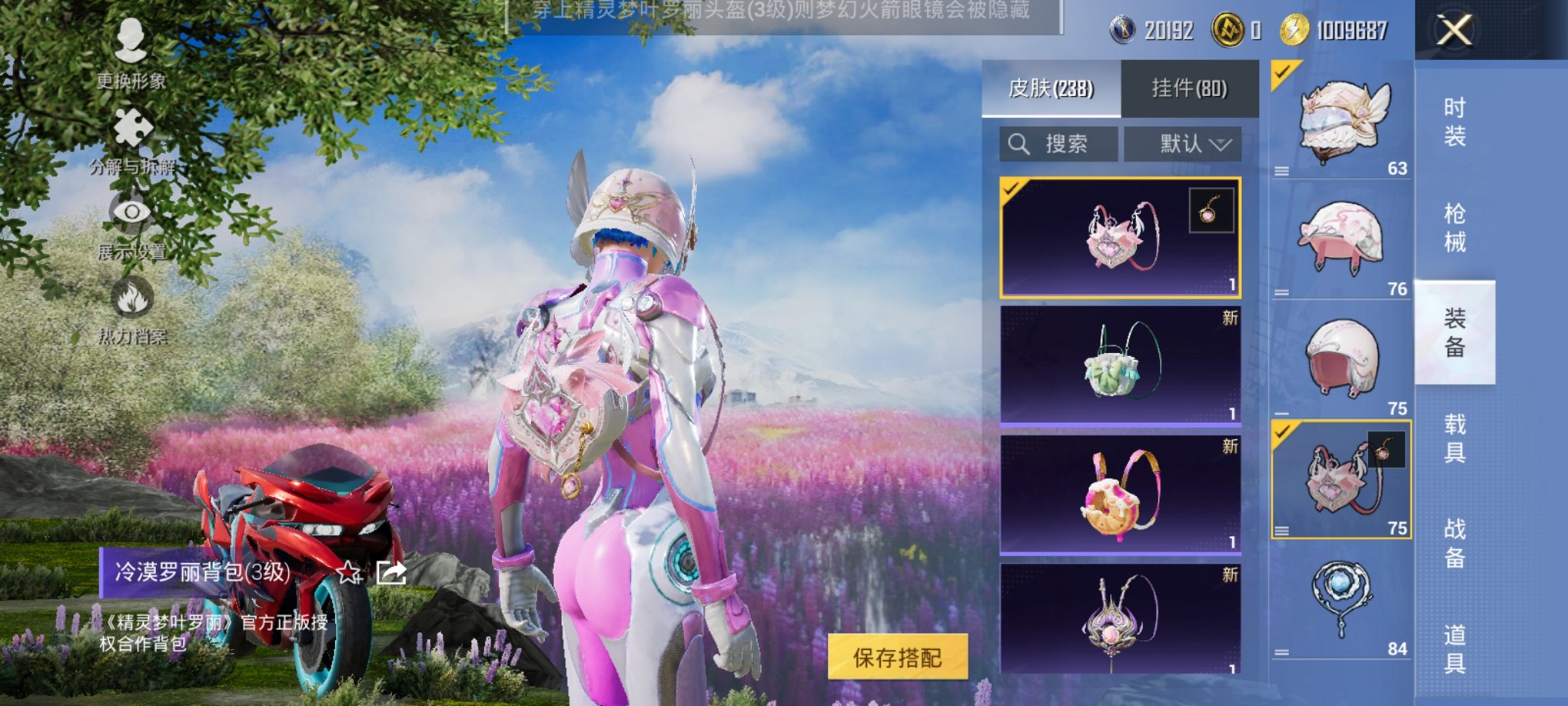
Task: Select the 时装 category in right sidebar
Action: (x=1463, y=119)
